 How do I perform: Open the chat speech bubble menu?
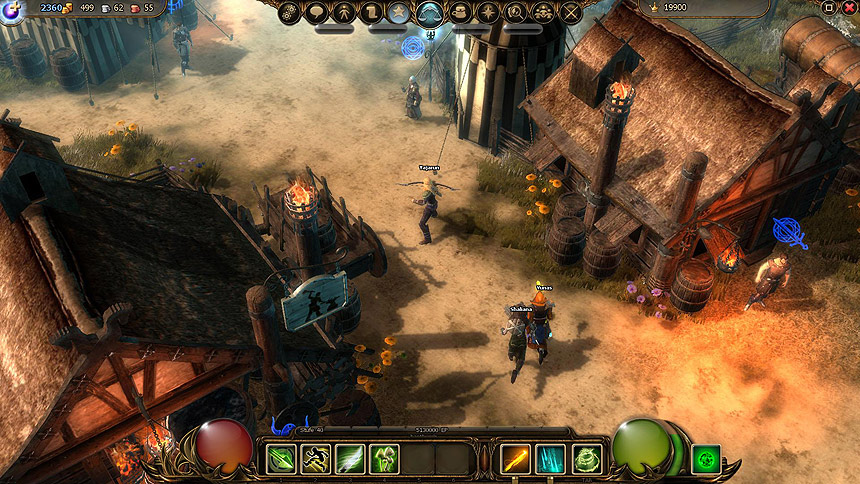pos(317,12)
